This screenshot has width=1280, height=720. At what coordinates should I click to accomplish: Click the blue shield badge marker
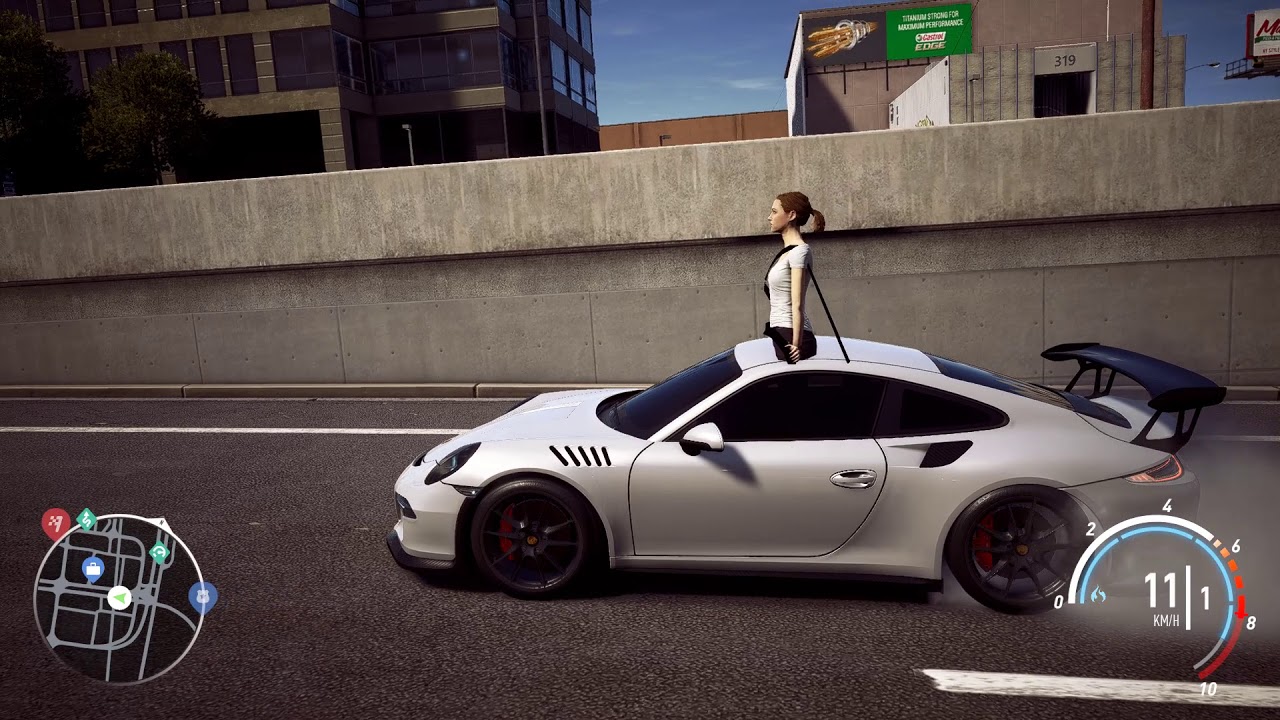(202, 597)
